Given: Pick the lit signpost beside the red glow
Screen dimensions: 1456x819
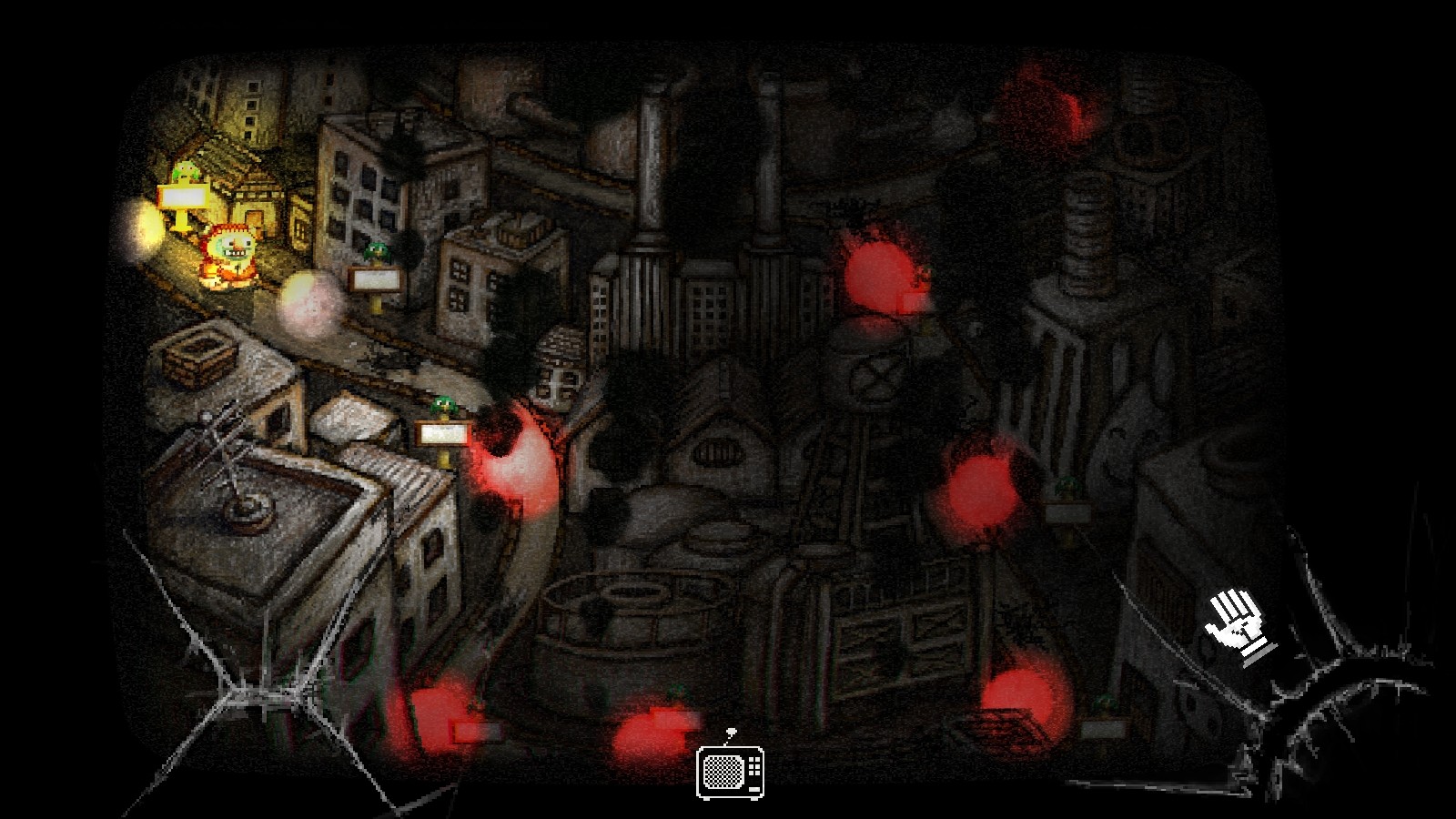Looking at the screenshot, I should (x=443, y=432).
